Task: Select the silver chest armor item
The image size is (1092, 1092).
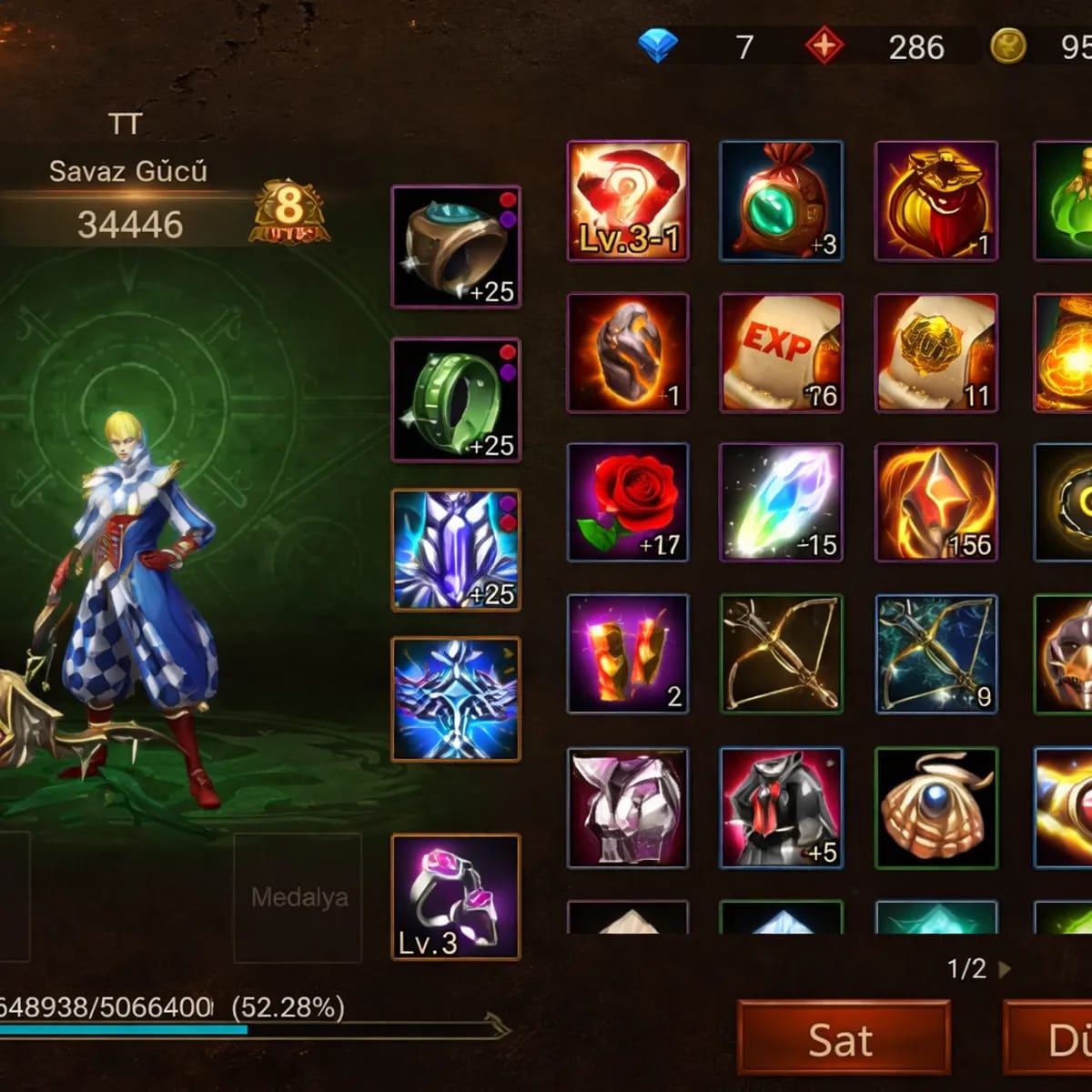Action: (x=628, y=808)
